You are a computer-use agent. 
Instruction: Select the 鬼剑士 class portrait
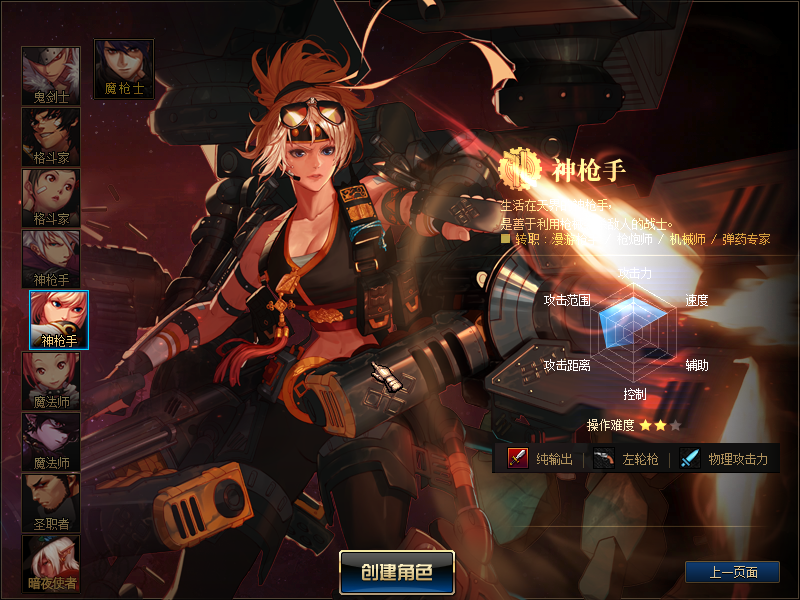[x=51, y=76]
